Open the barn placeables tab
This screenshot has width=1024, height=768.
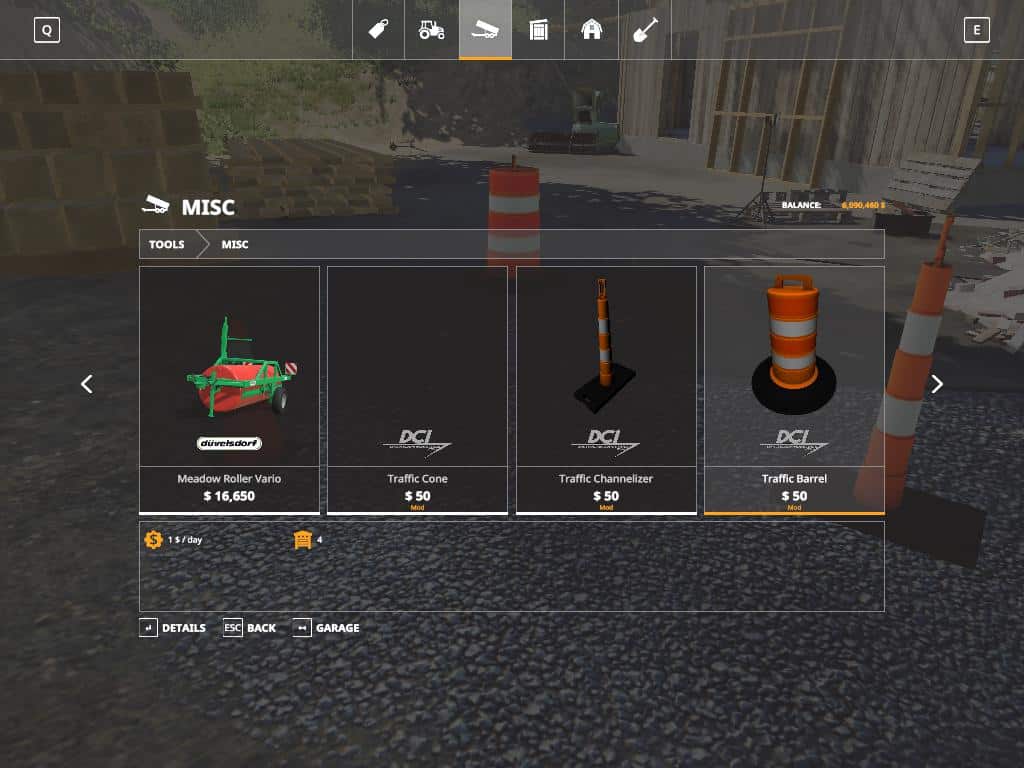click(x=592, y=29)
